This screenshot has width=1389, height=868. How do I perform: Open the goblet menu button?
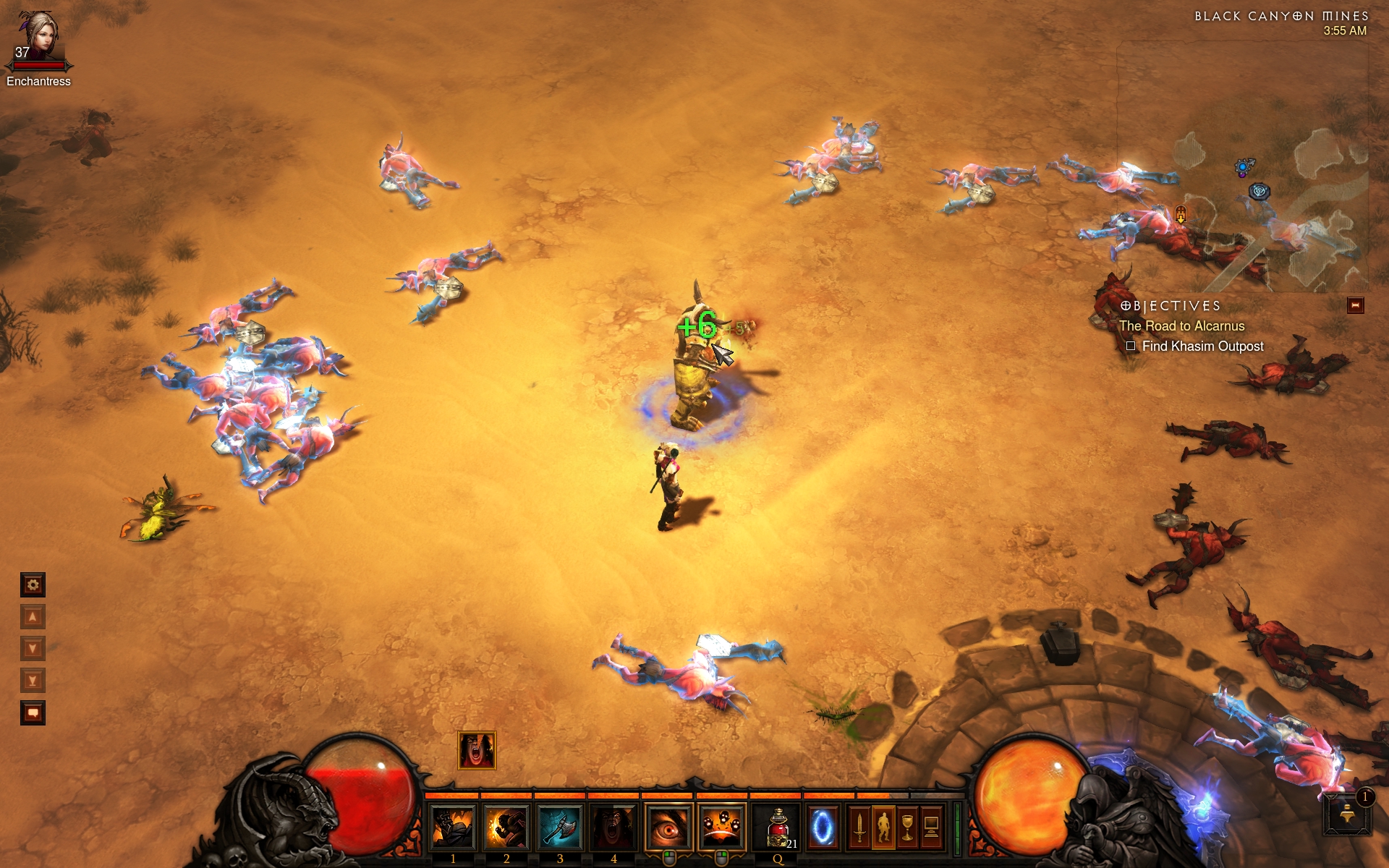pyautogui.click(x=907, y=827)
